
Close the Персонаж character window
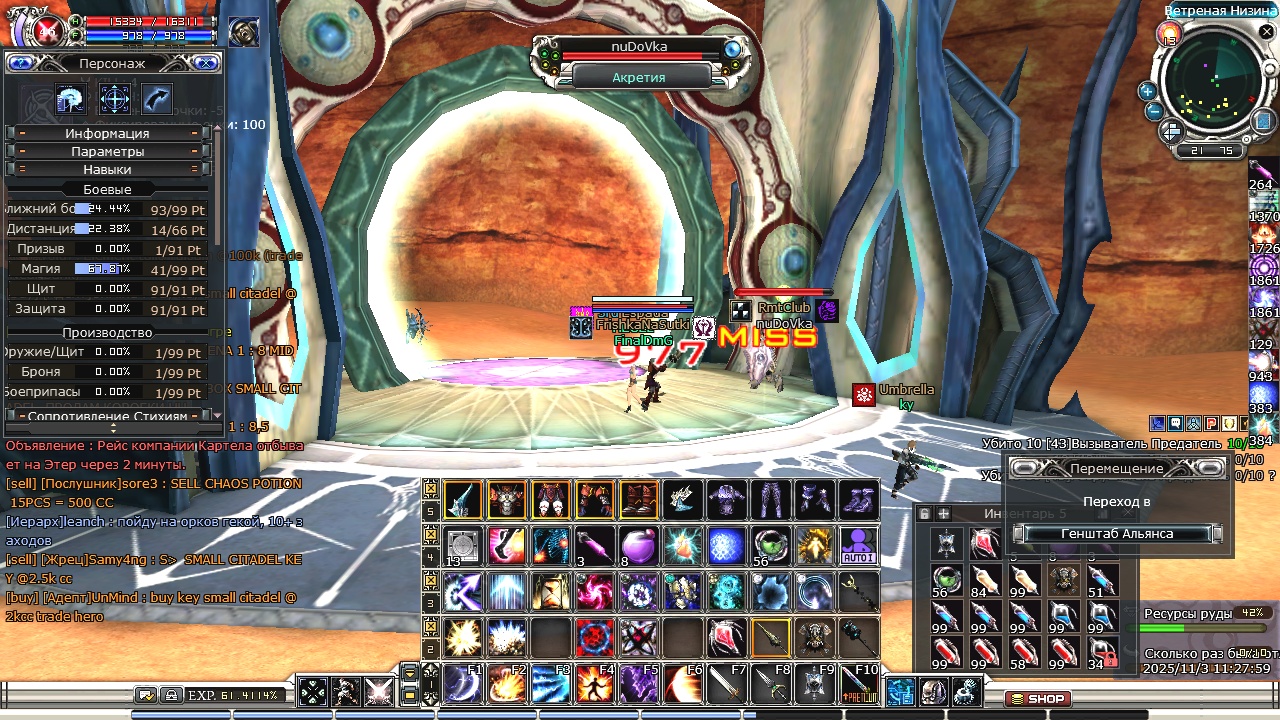[x=206, y=63]
